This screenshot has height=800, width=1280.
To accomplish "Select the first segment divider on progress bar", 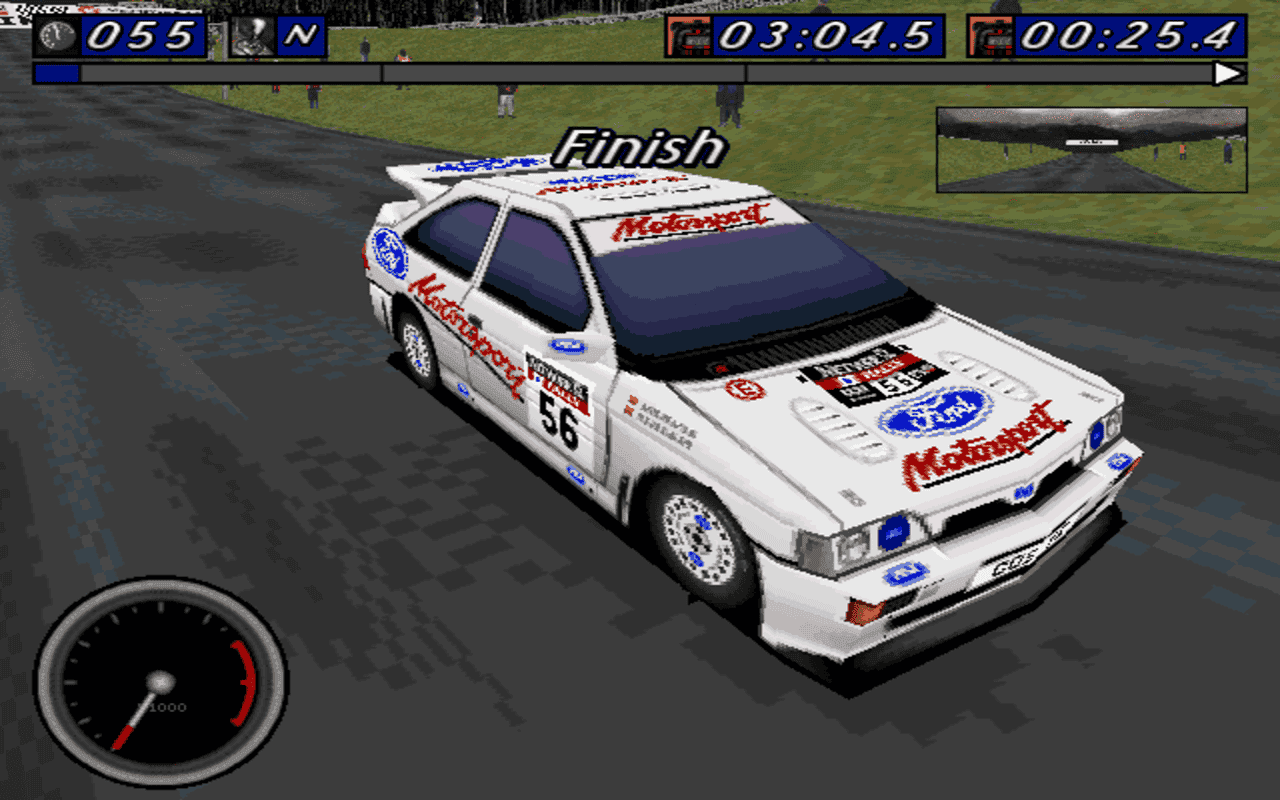I will coord(380,71).
